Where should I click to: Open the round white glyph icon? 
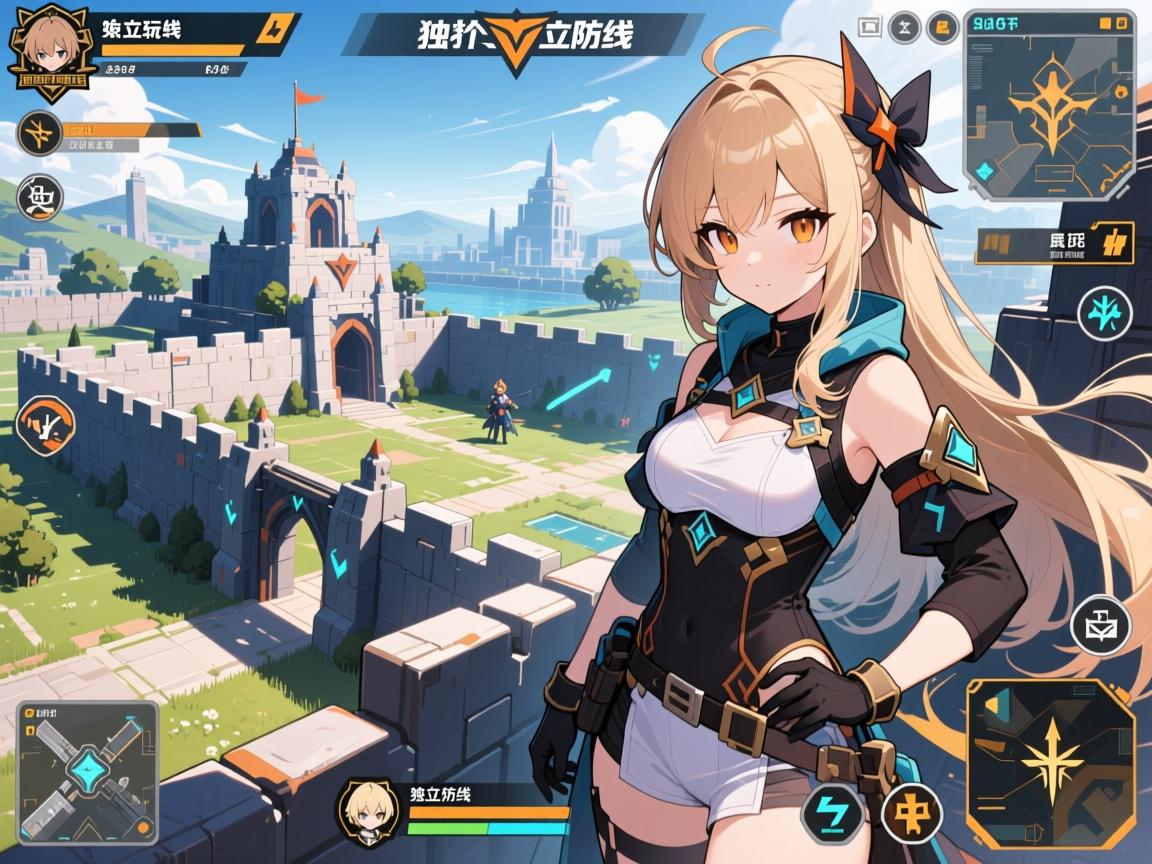point(41,196)
